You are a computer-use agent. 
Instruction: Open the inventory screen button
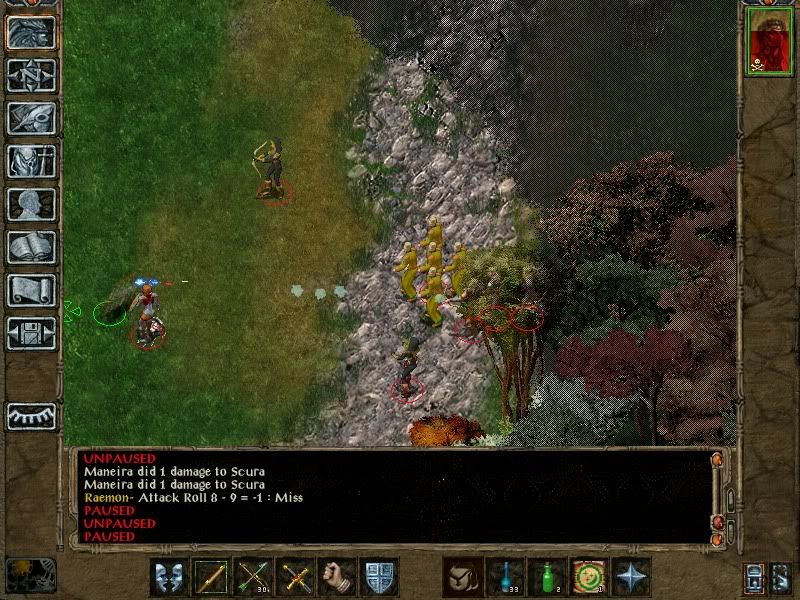[31, 161]
